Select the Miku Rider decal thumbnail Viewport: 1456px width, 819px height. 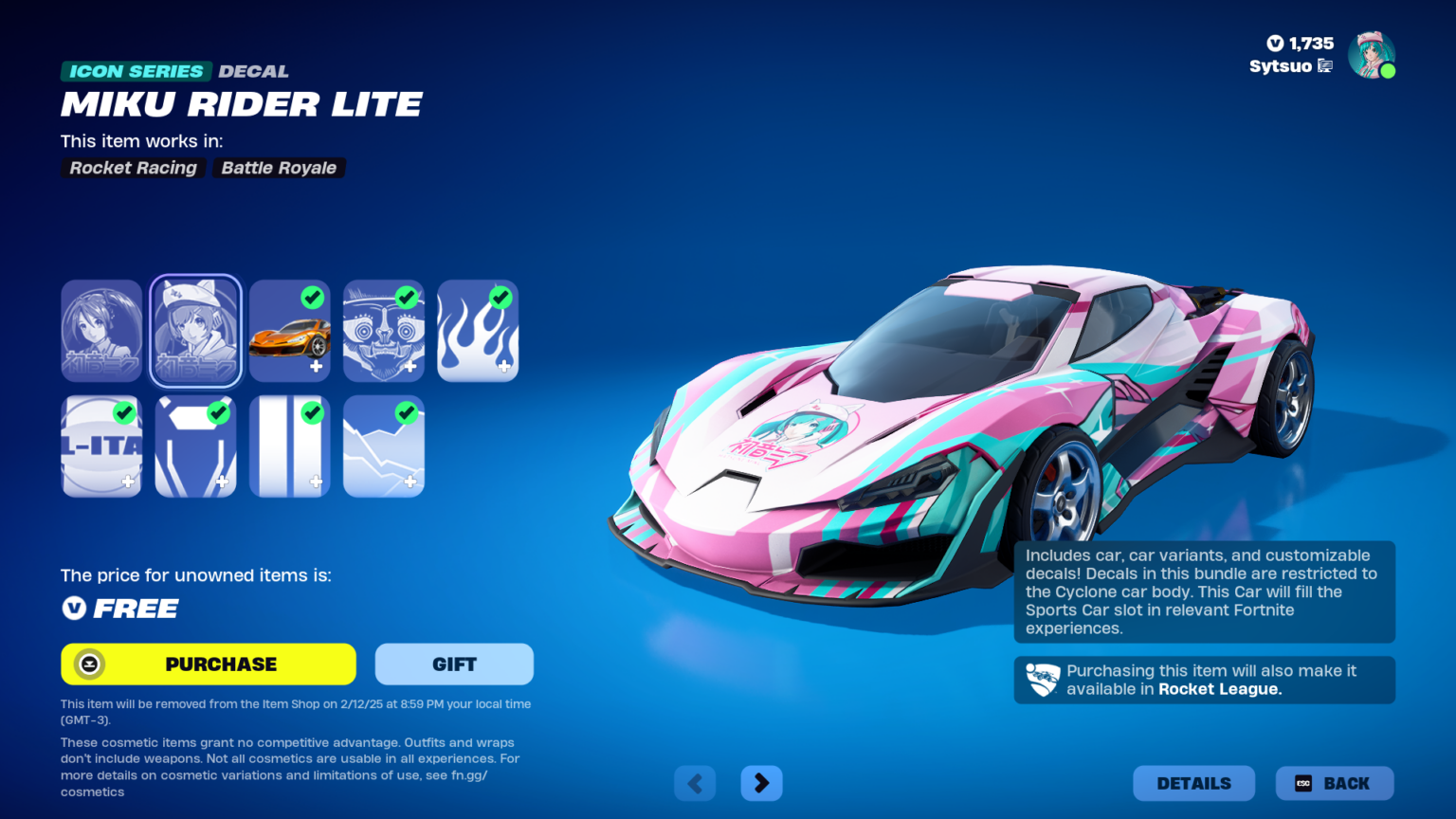pyautogui.click(x=101, y=331)
